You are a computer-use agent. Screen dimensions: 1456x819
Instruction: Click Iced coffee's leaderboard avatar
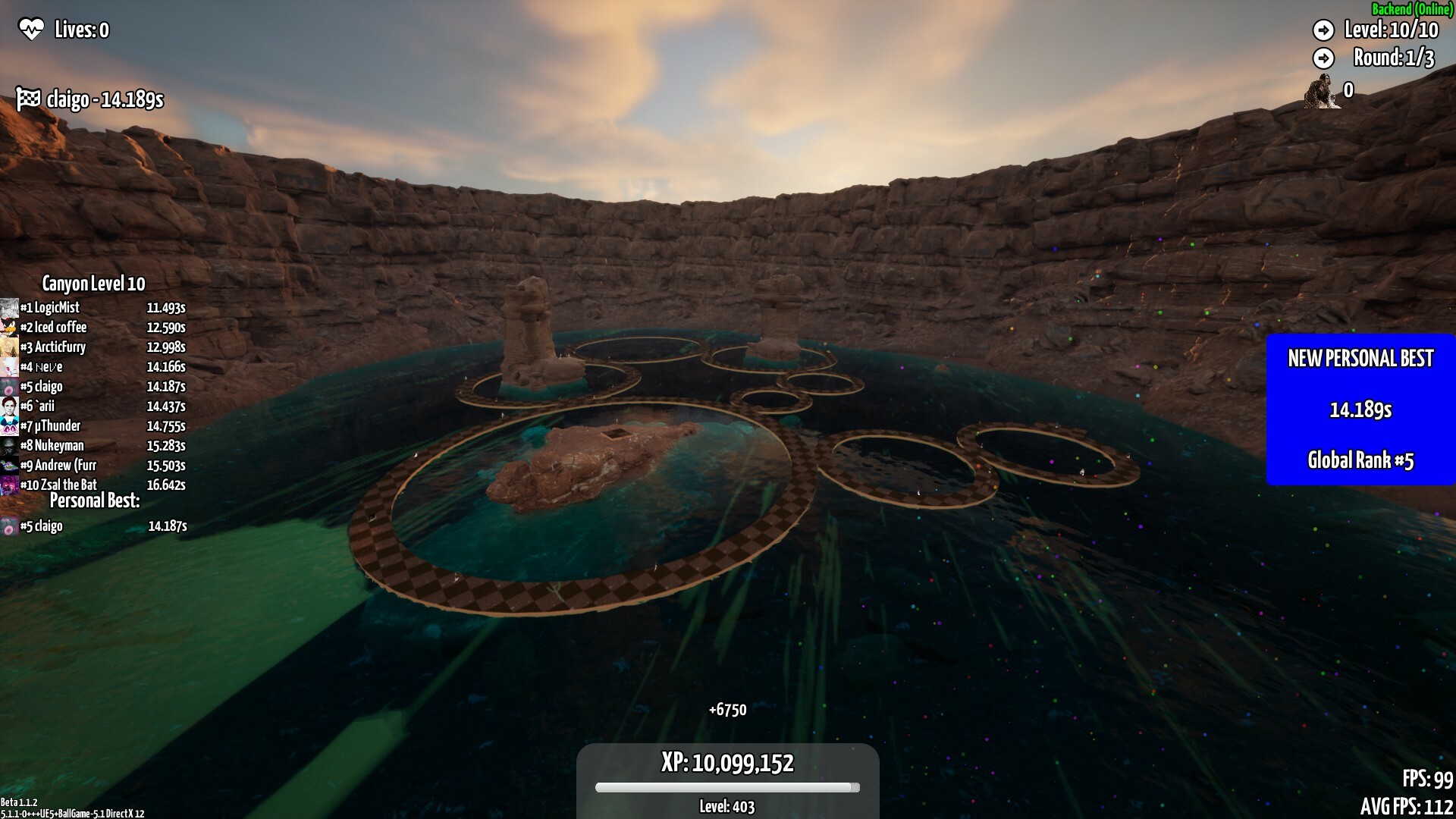9,328
